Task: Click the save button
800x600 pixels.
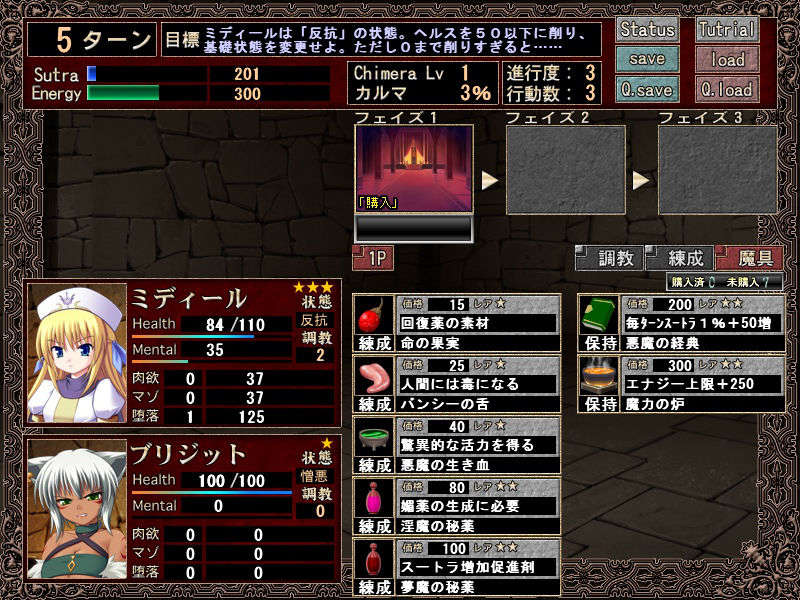Action: click(x=647, y=59)
